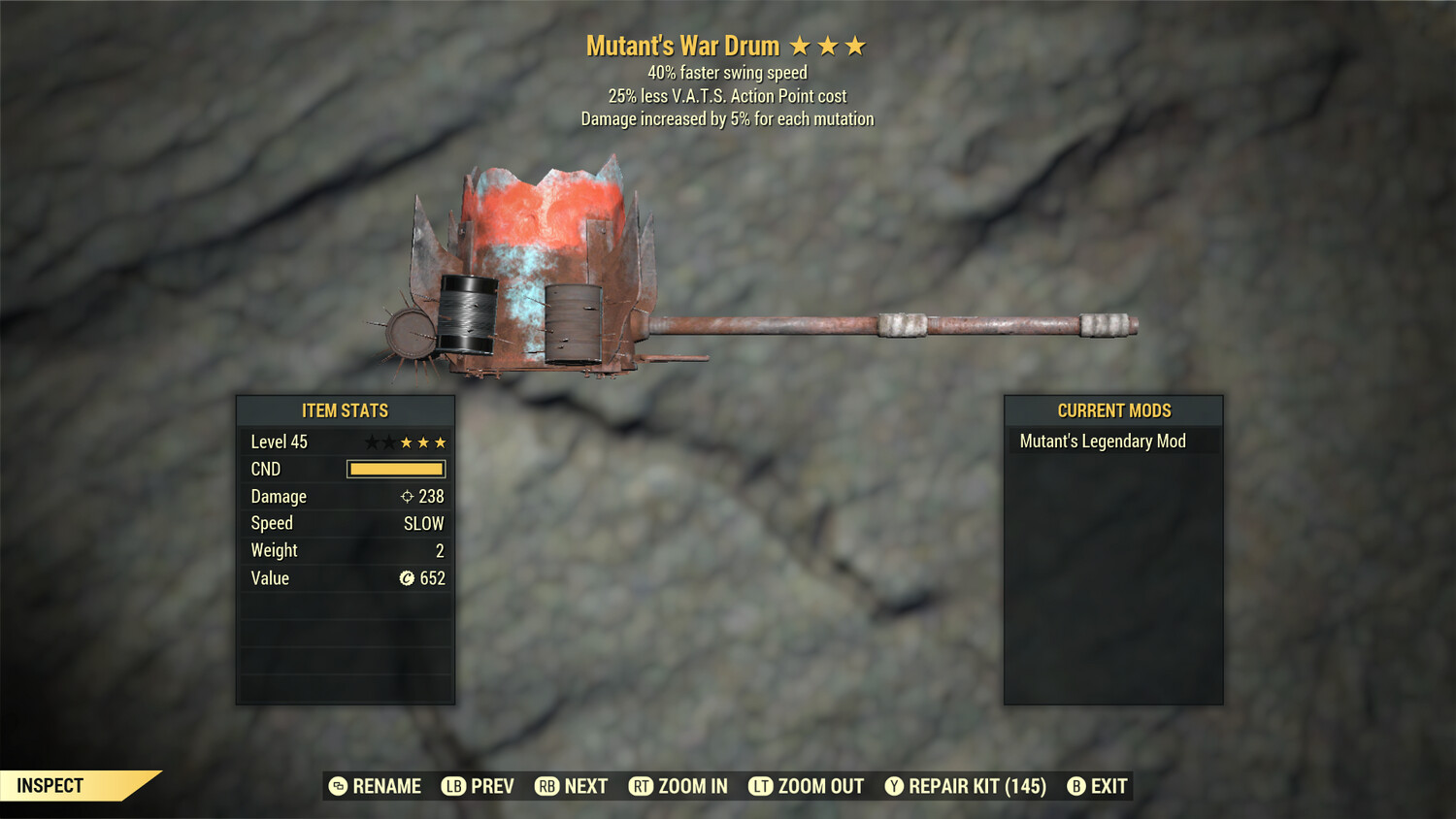Click Zoom Out on the bottom bar
Viewport: 1456px width, 819px height.
807,786
